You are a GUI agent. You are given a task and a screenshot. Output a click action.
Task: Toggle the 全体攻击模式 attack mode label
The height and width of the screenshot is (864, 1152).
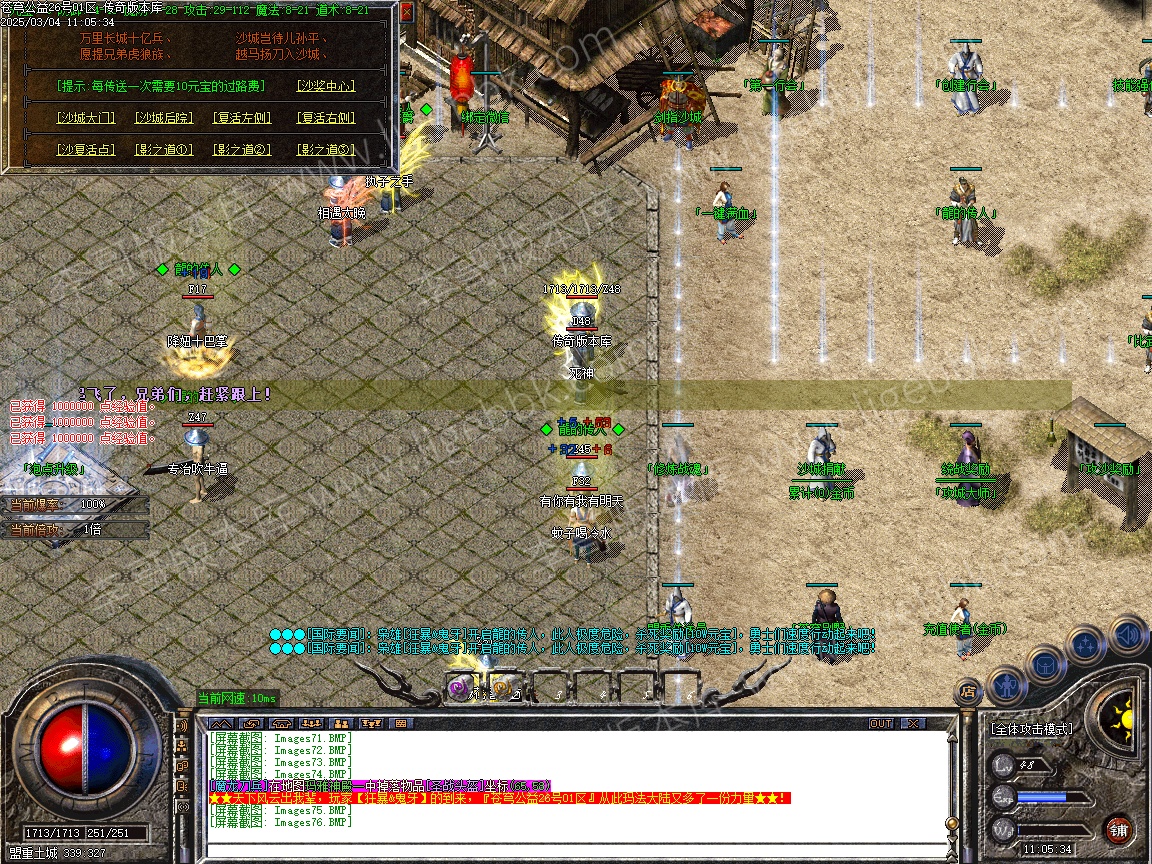coord(1031,729)
